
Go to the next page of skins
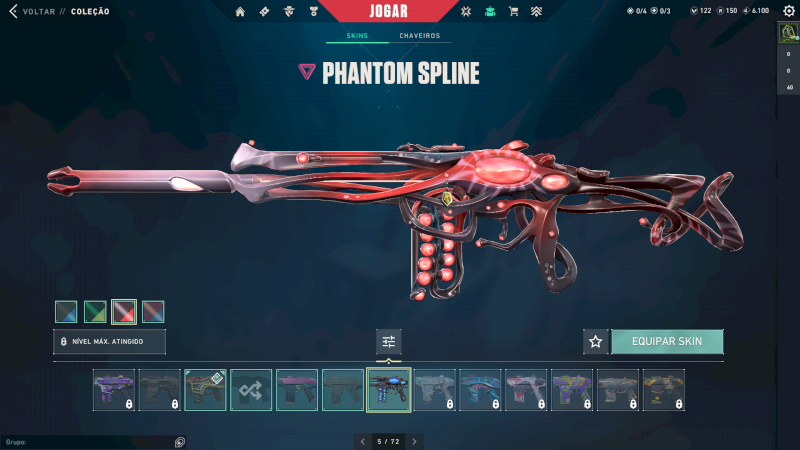click(x=414, y=441)
